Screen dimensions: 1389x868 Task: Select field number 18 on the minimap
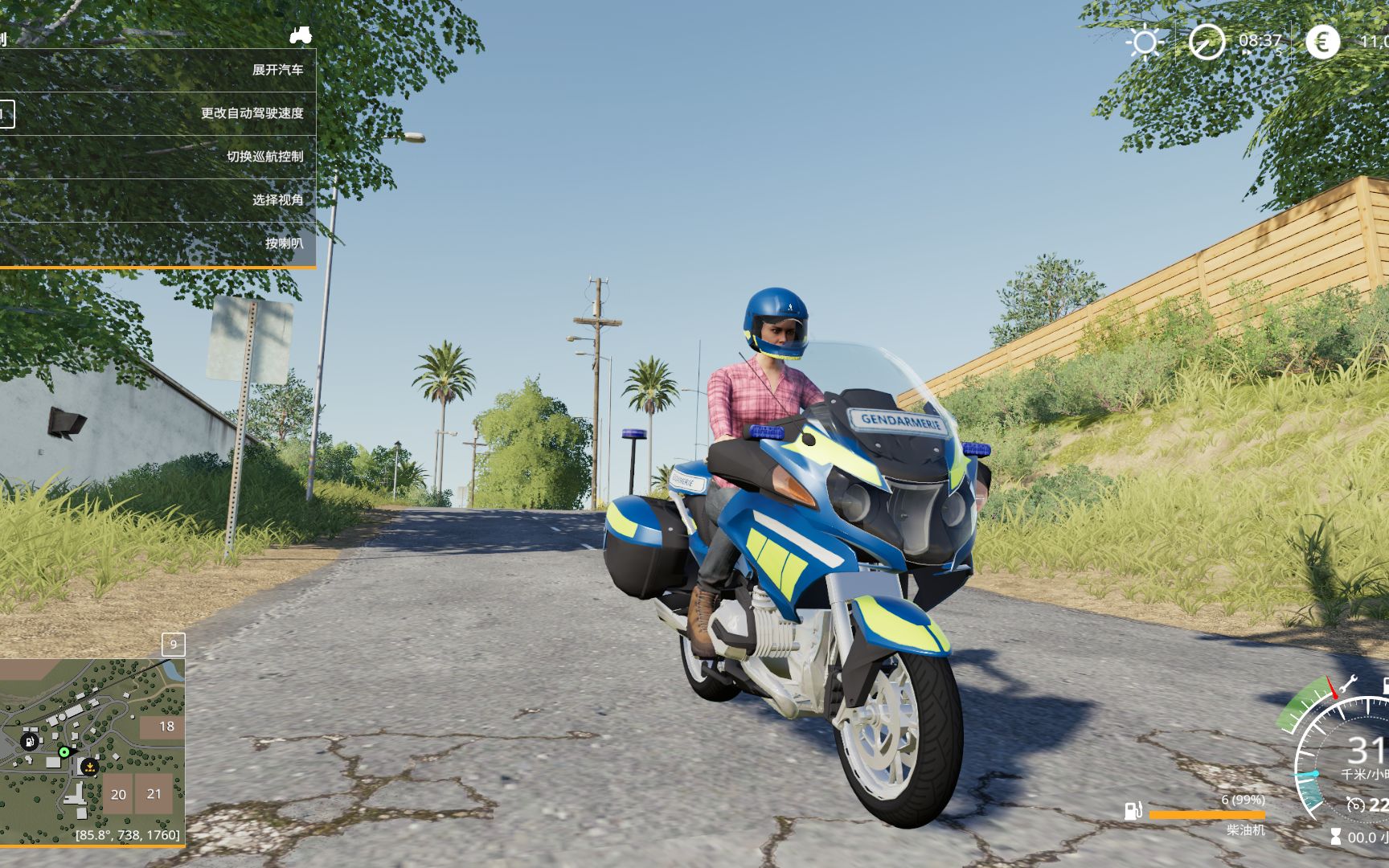click(166, 726)
